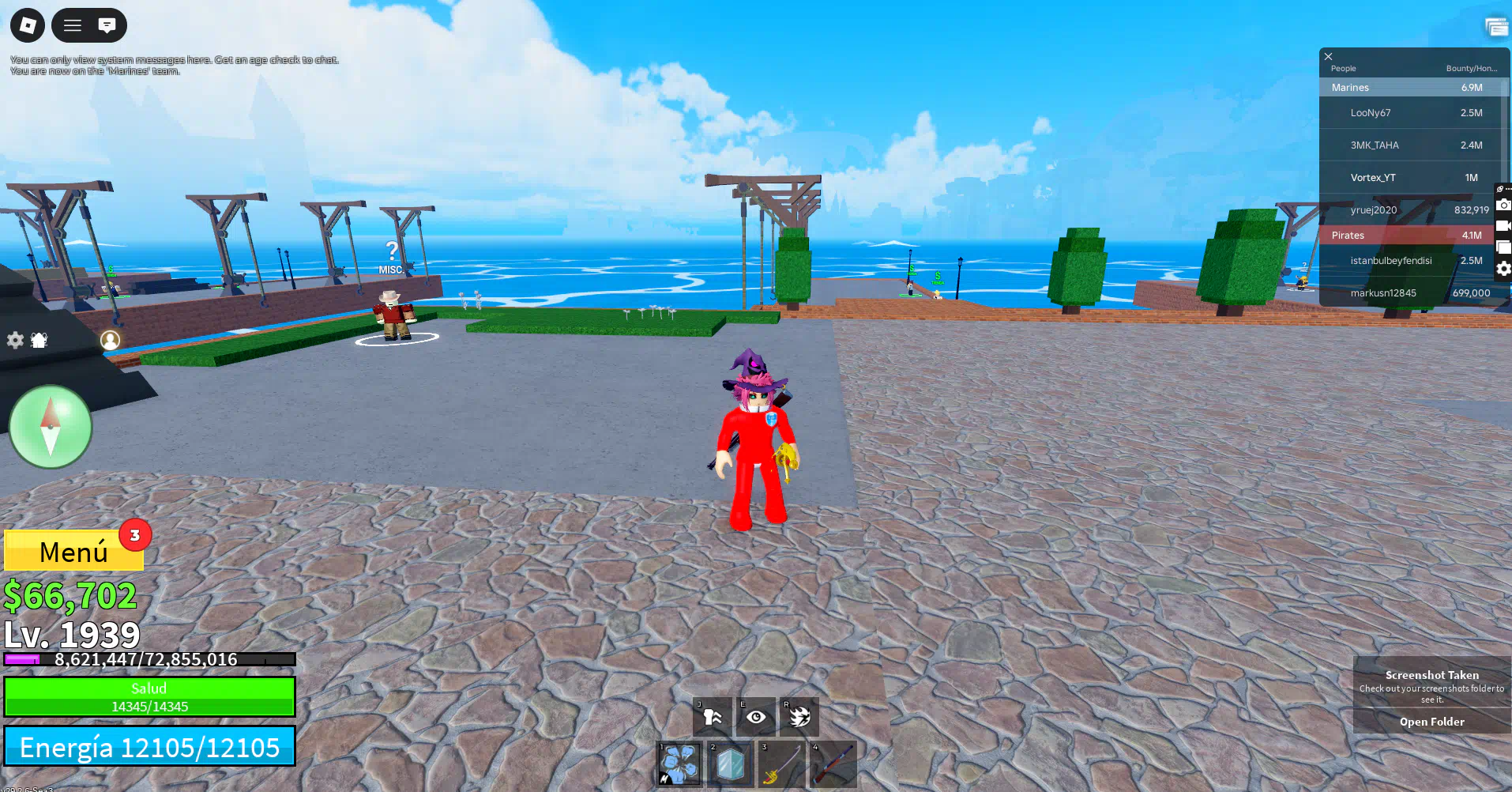Image resolution: width=1512 pixels, height=792 pixels.
Task: Select the blue fists combat slot
Action: (679, 764)
